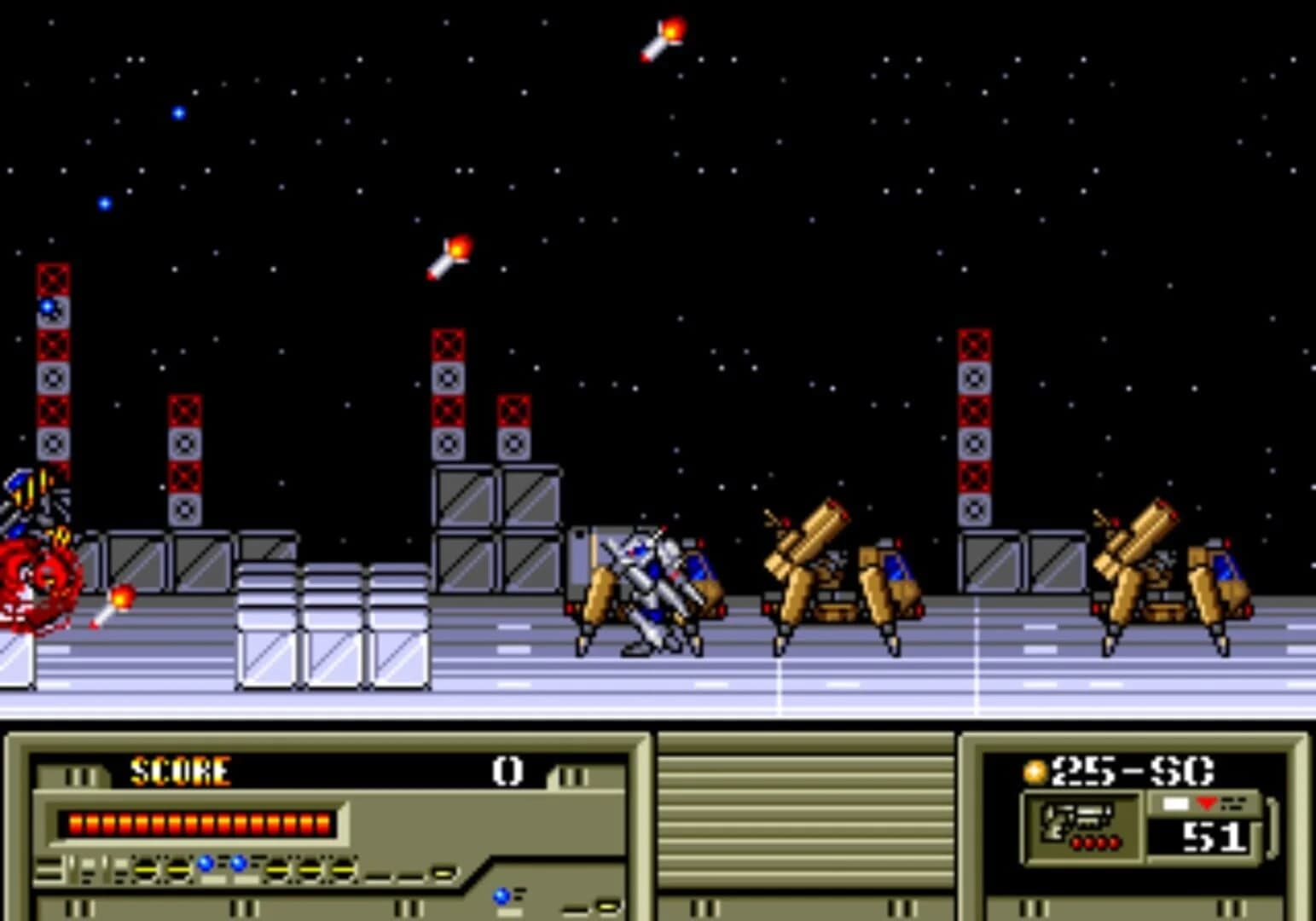This screenshot has width=1316, height=921.
Task: Click the small blue lamp near the bottom console edge
Action: (x=500, y=895)
